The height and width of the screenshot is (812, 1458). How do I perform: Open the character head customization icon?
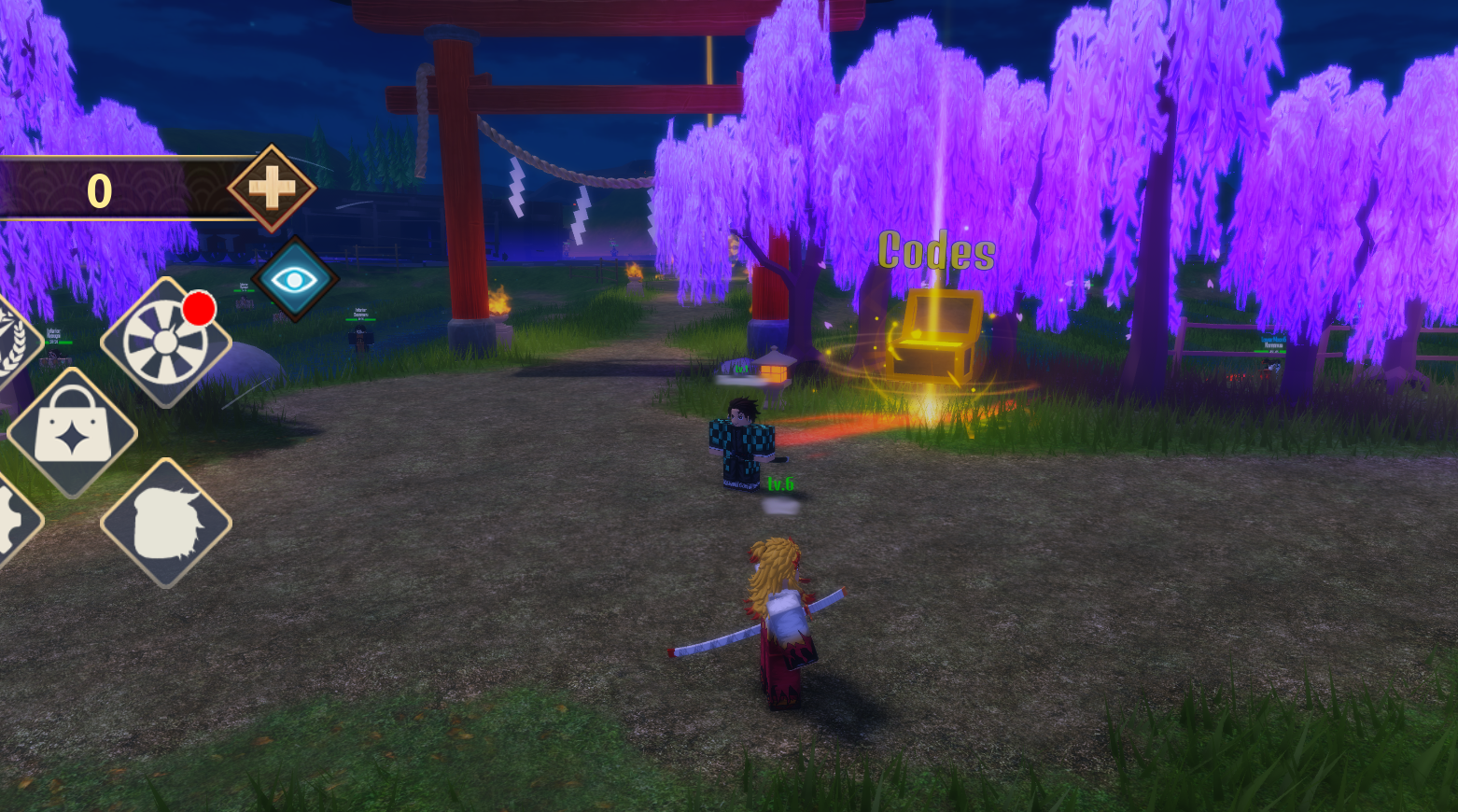point(166,524)
